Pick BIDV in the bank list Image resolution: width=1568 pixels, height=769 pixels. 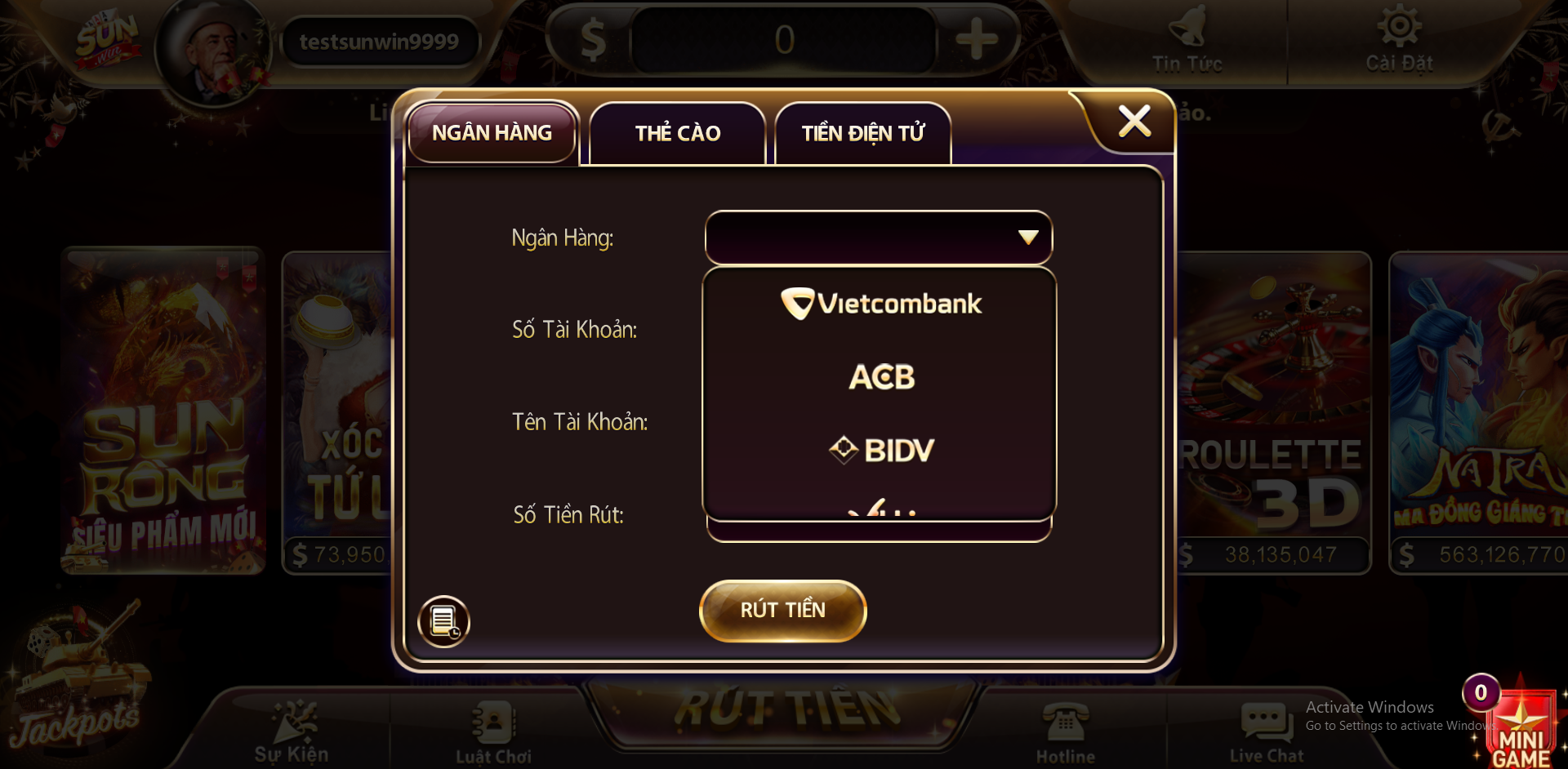[x=880, y=450]
